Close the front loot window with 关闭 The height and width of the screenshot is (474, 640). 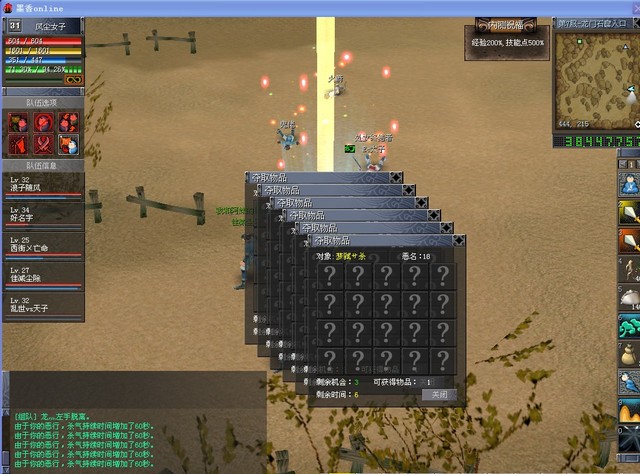click(438, 395)
